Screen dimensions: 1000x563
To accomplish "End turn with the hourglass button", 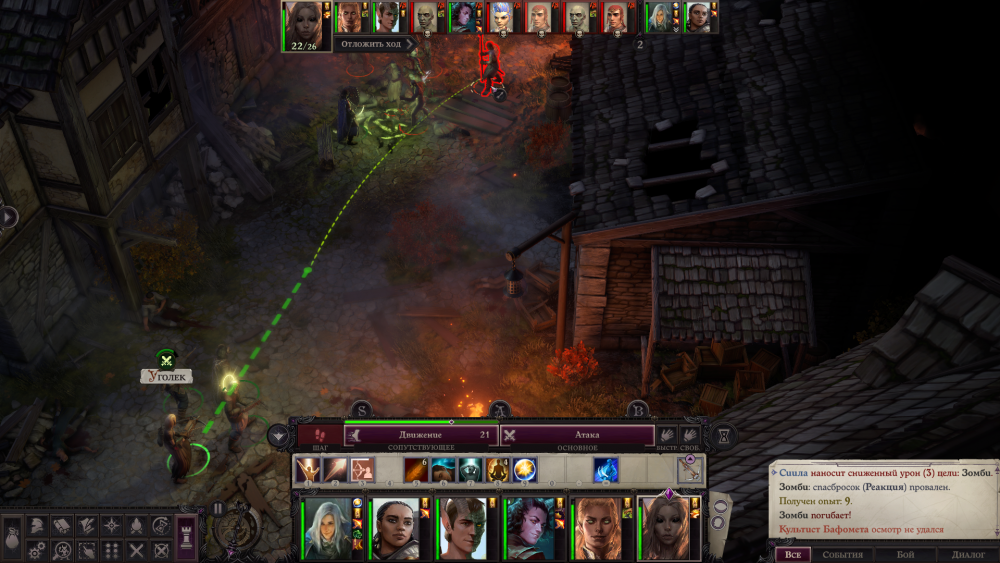I will click(x=724, y=435).
